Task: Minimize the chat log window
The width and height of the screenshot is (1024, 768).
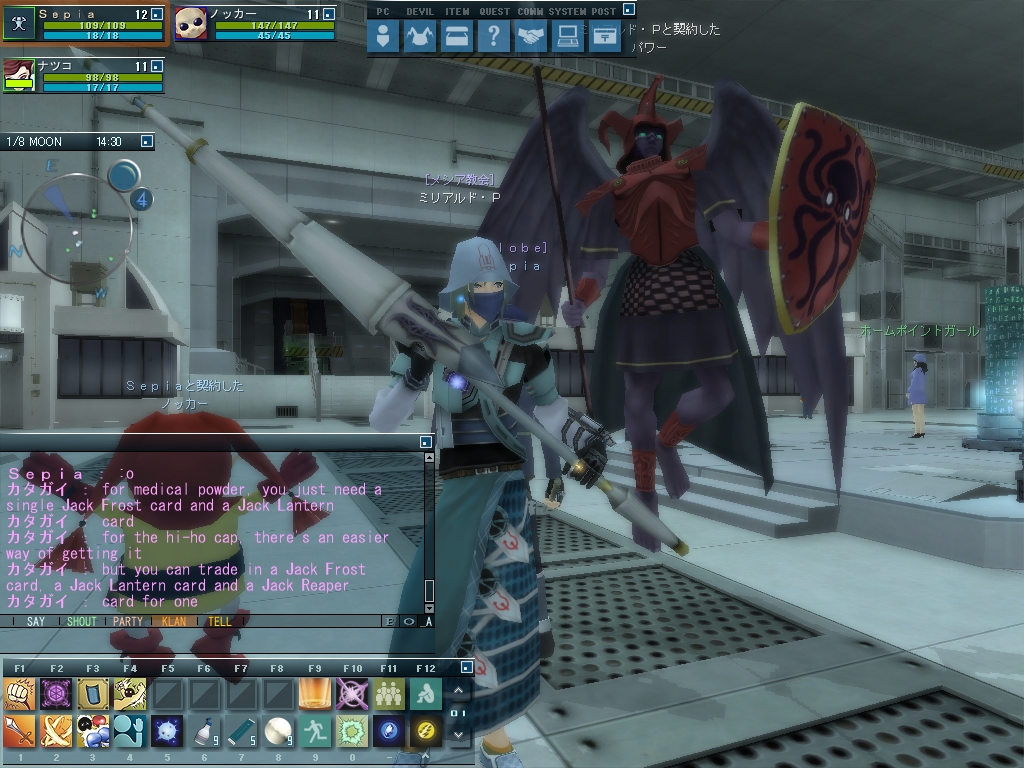Action: 425,441
